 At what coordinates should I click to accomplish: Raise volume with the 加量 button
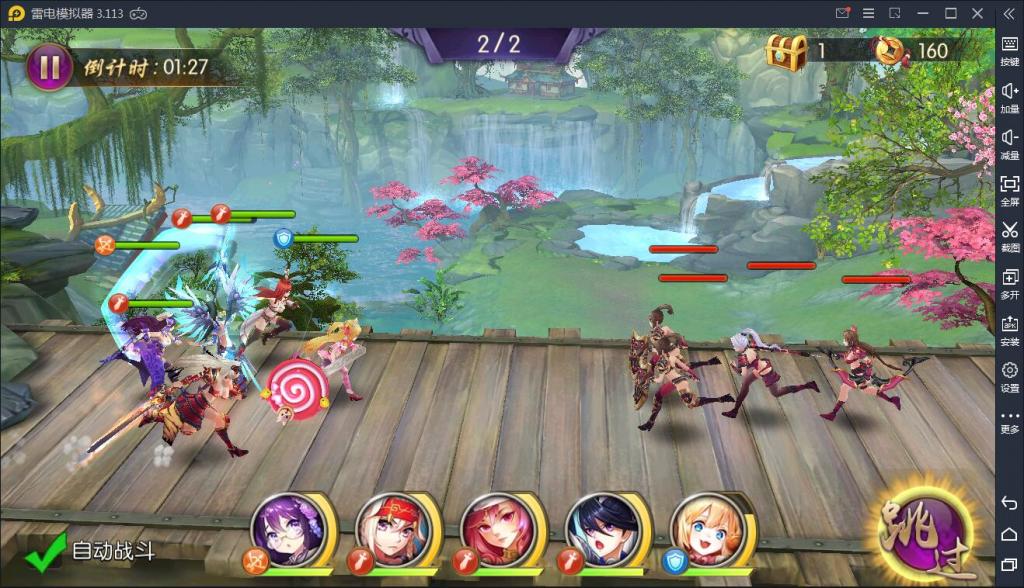click(x=1009, y=96)
